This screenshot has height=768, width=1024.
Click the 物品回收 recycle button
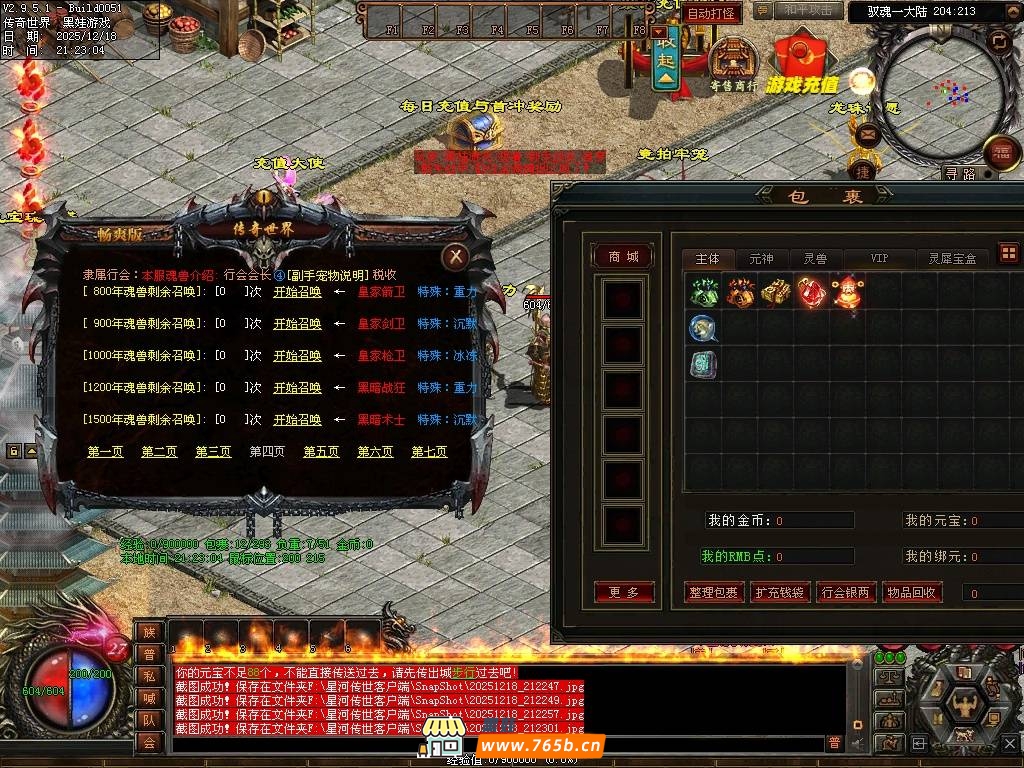point(911,593)
